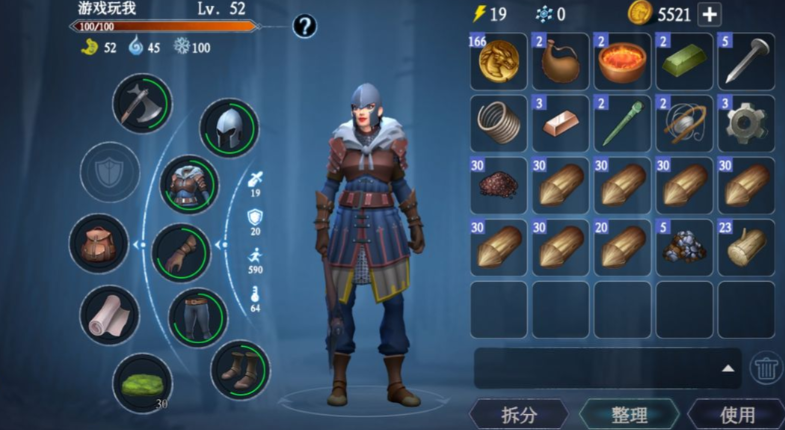Discard item using the trash can icon

767,368
